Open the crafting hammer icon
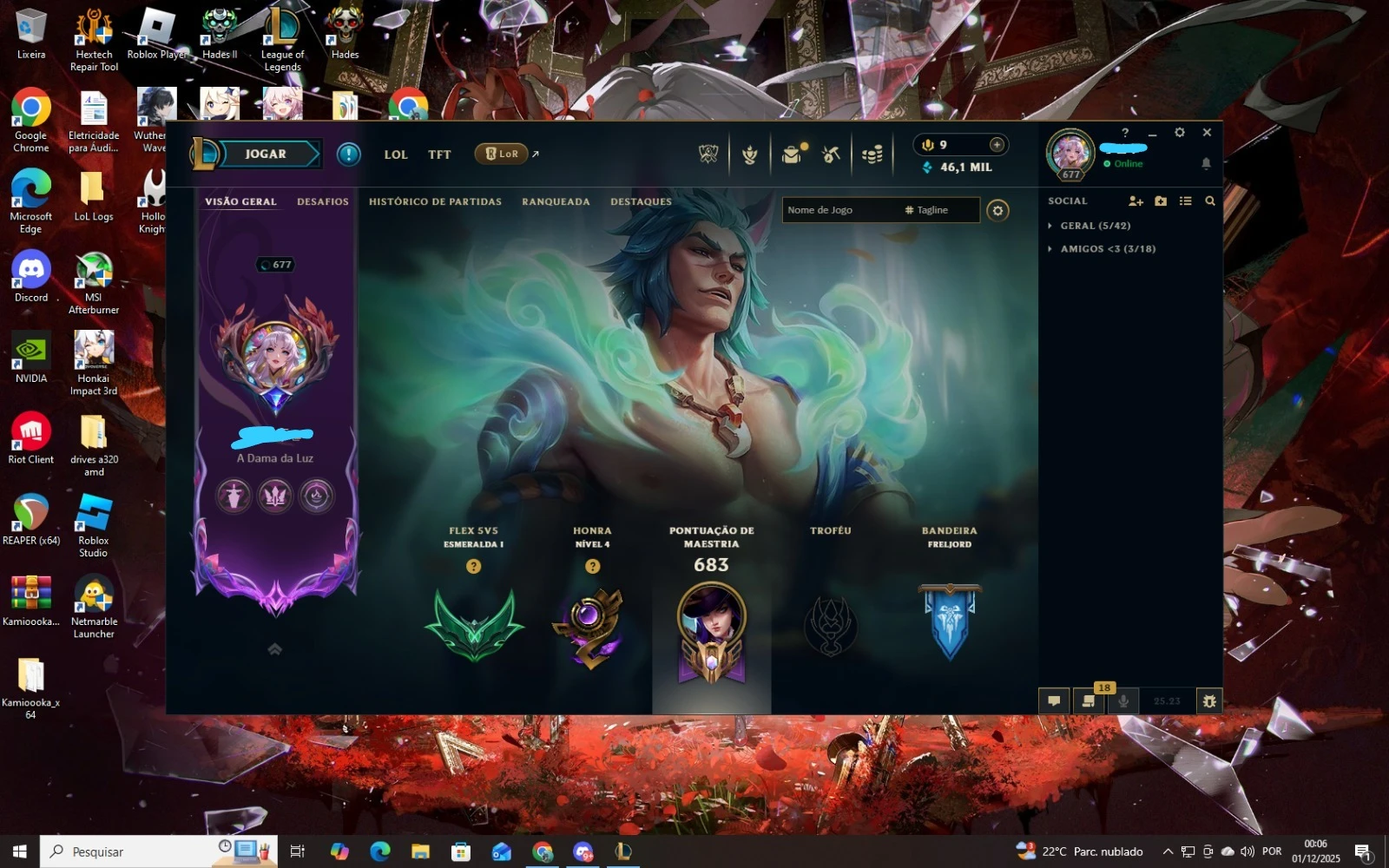Screen dimensions: 1389x868 (831, 153)
